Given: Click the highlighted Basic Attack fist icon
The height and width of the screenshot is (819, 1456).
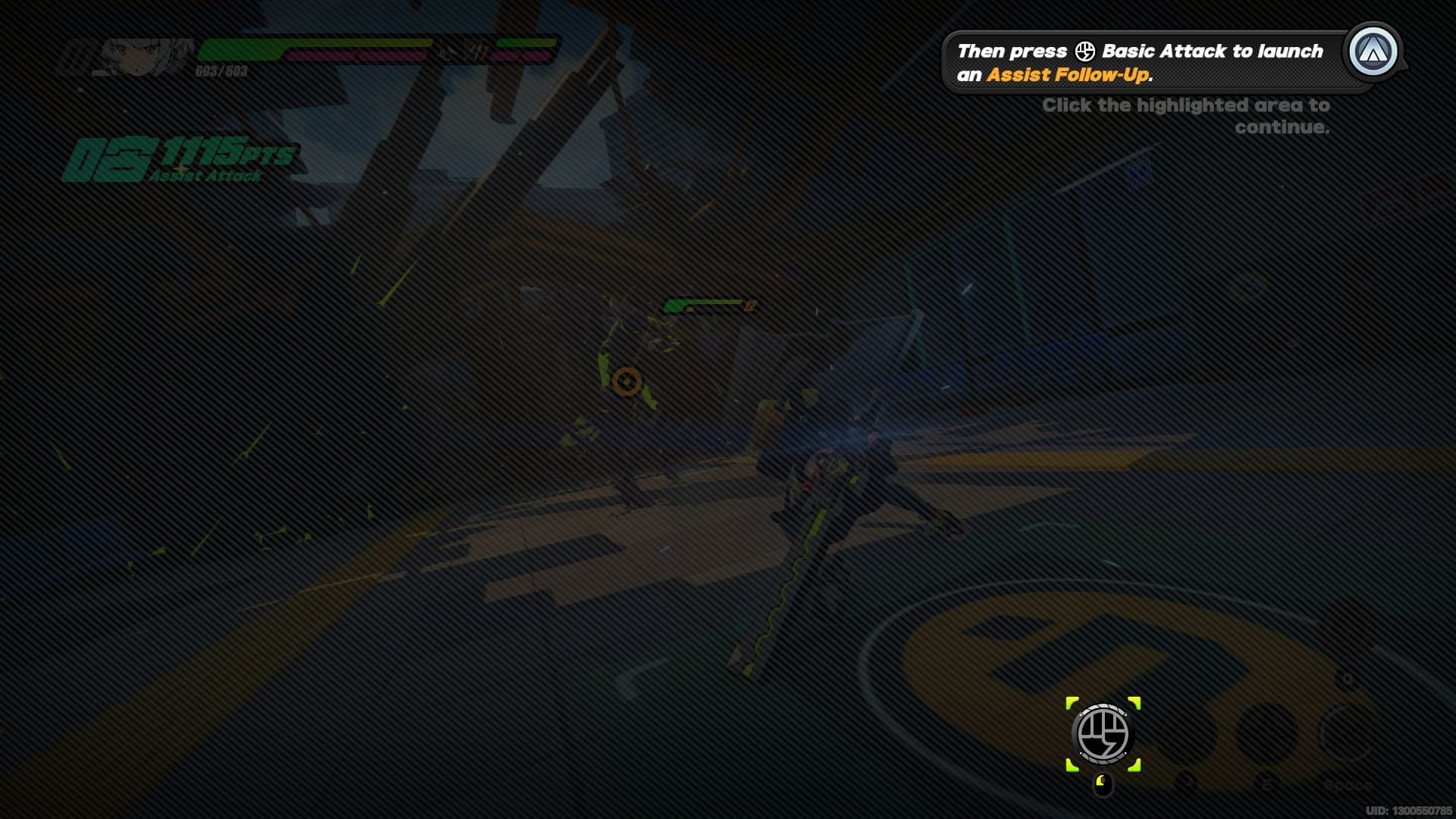Looking at the screenshot, I should [x=1103, y=734].
